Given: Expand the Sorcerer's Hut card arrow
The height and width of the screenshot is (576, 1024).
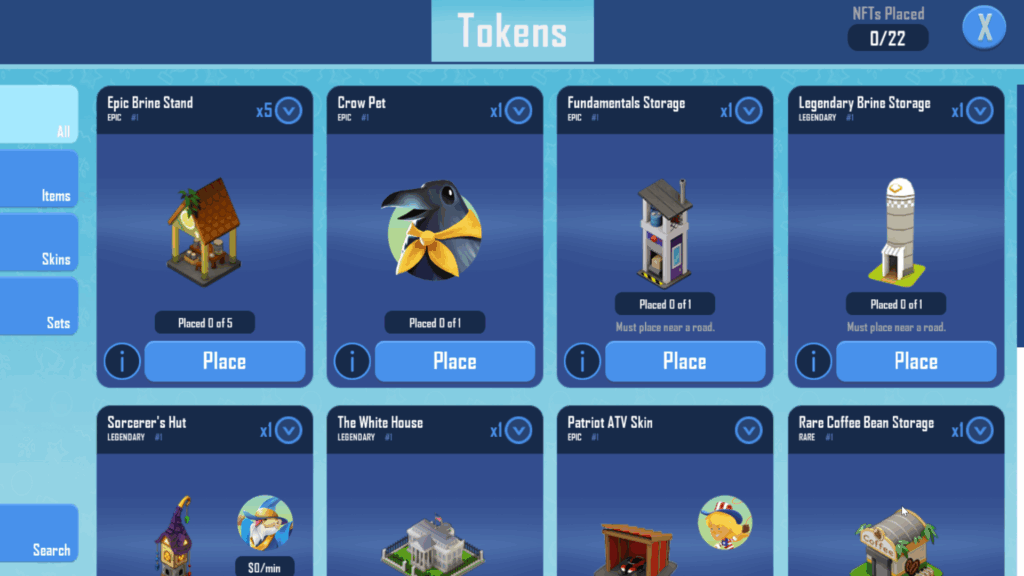Looking at the screenshot, I should coord(288,430).
